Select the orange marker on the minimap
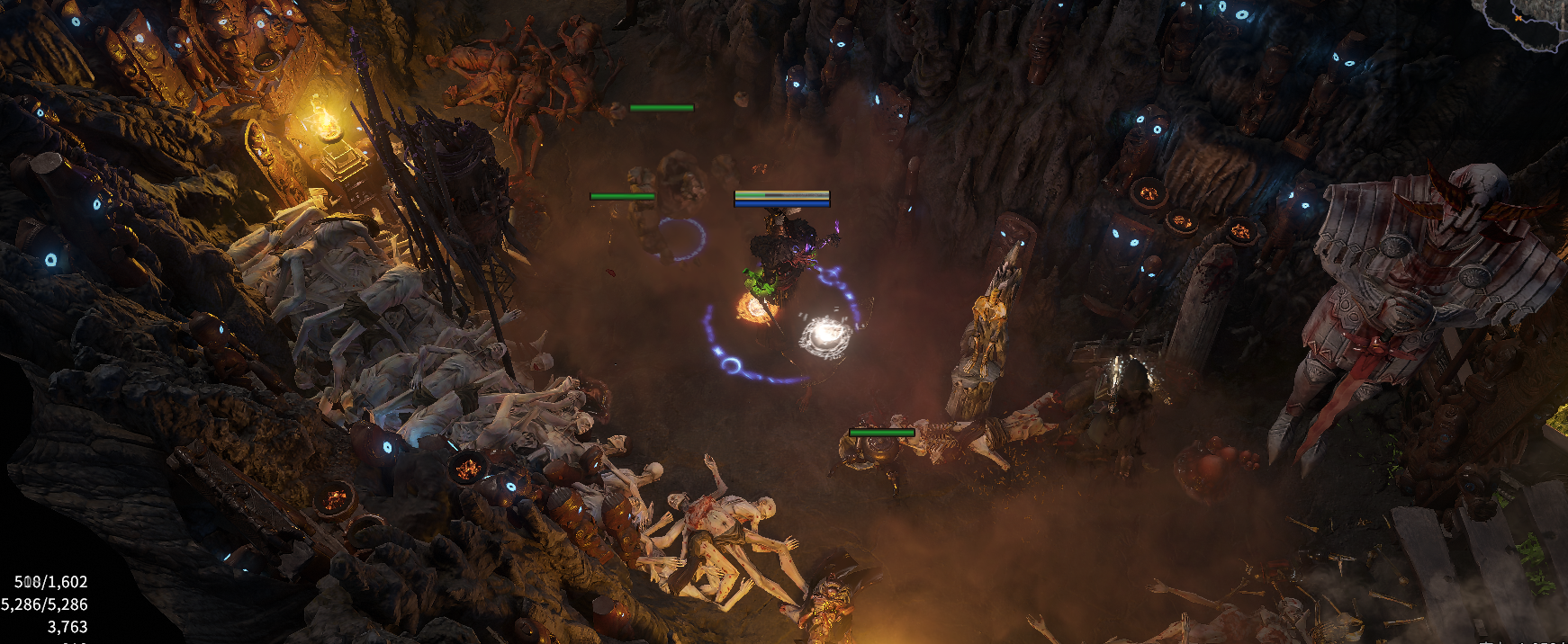This screenshot has height=644, width=1568. click(1519, 17)
